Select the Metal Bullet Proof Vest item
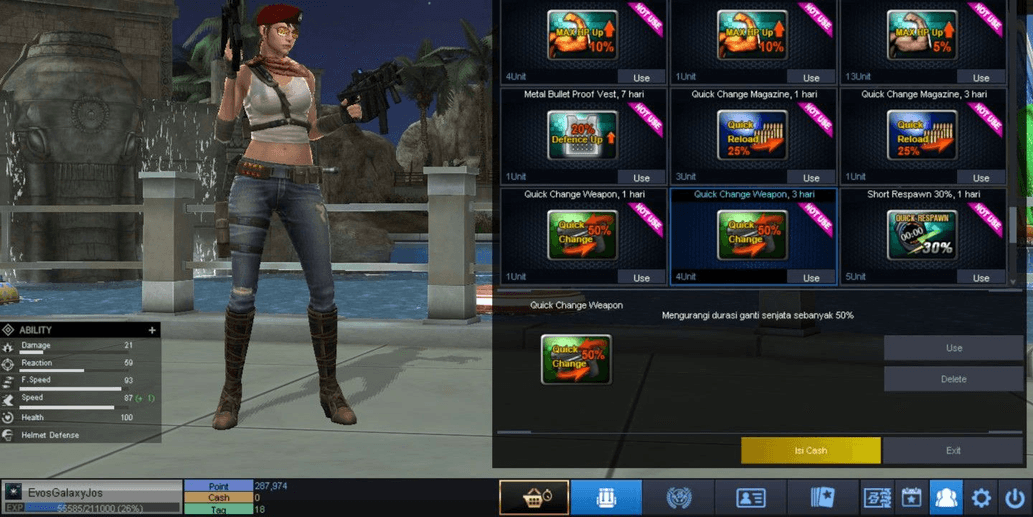 582,136
